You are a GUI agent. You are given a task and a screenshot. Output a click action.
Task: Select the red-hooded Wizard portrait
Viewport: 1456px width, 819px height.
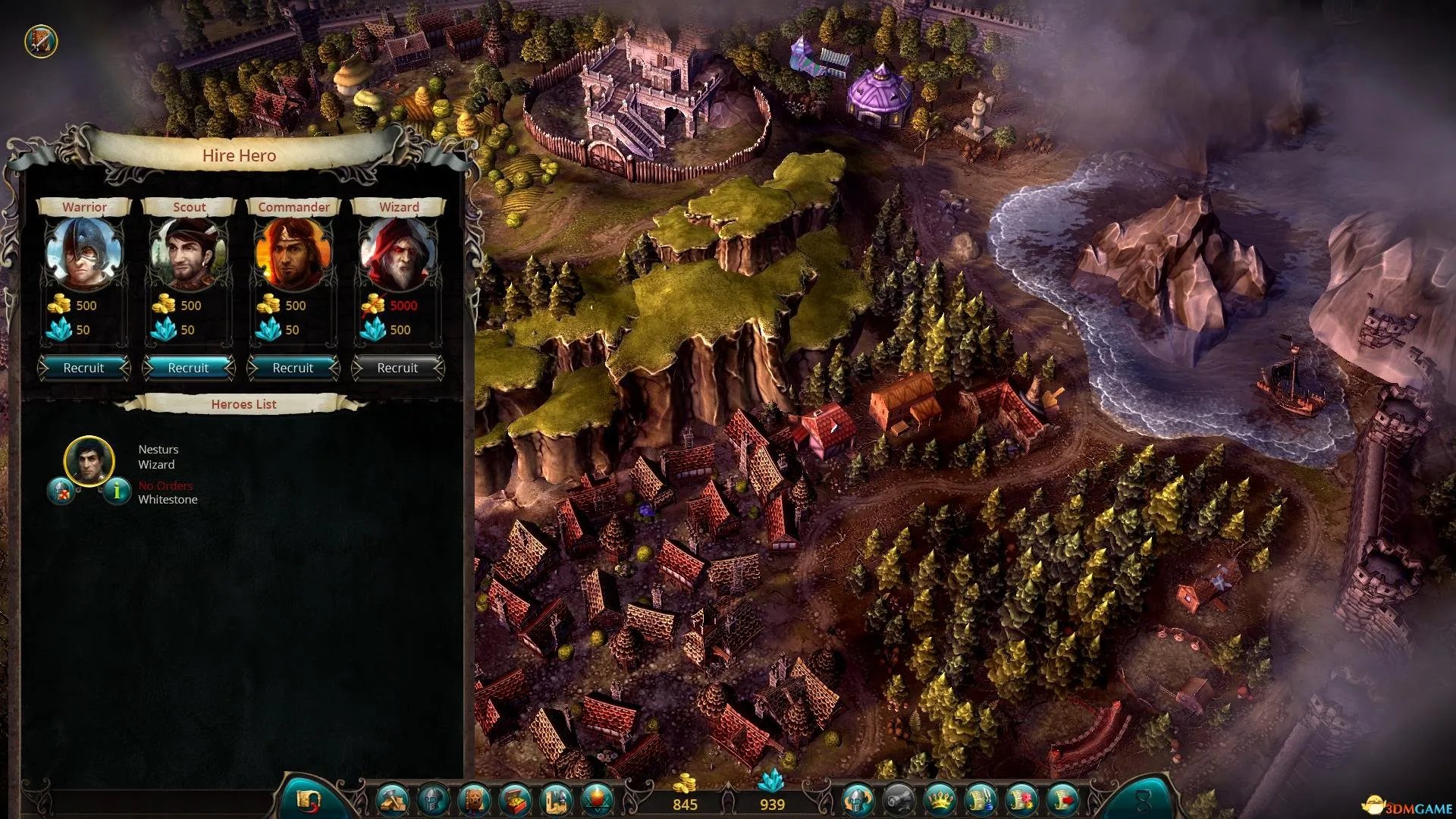pos(398,255)
